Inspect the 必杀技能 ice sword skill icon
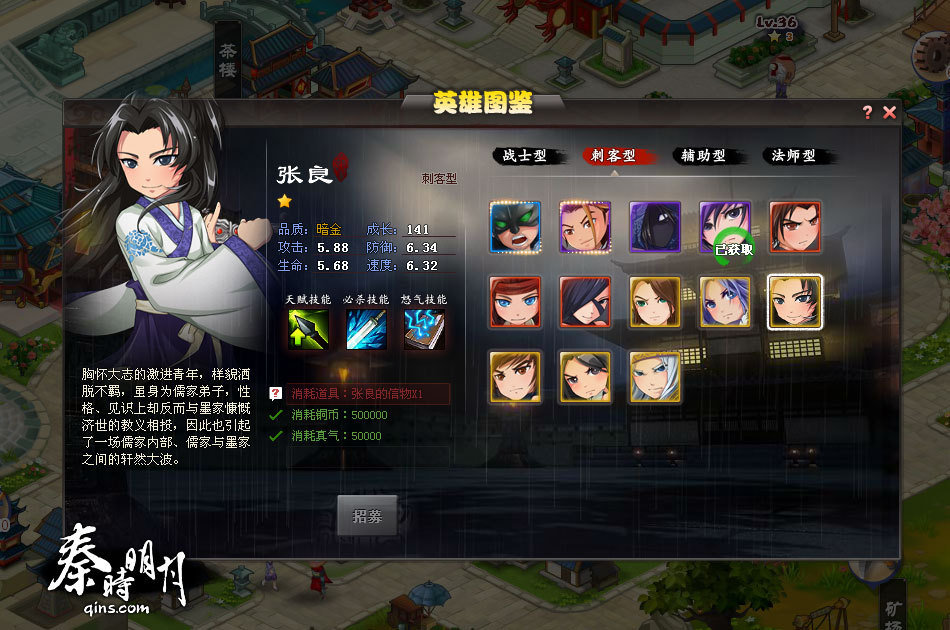The width and height of the screenshot is (950, 630). coord(366,329)
